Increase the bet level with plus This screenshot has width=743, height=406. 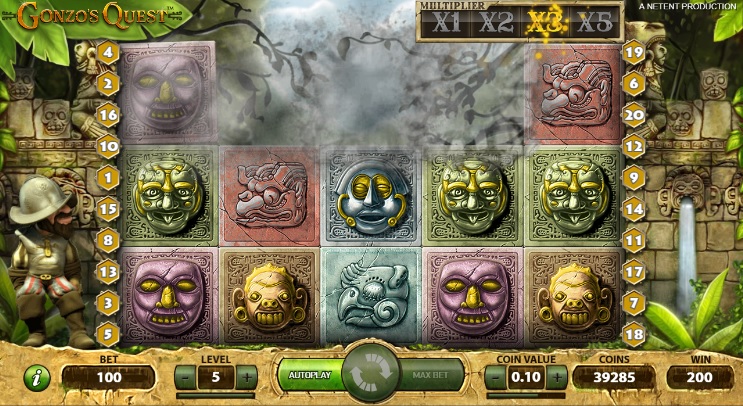point(246,377)
